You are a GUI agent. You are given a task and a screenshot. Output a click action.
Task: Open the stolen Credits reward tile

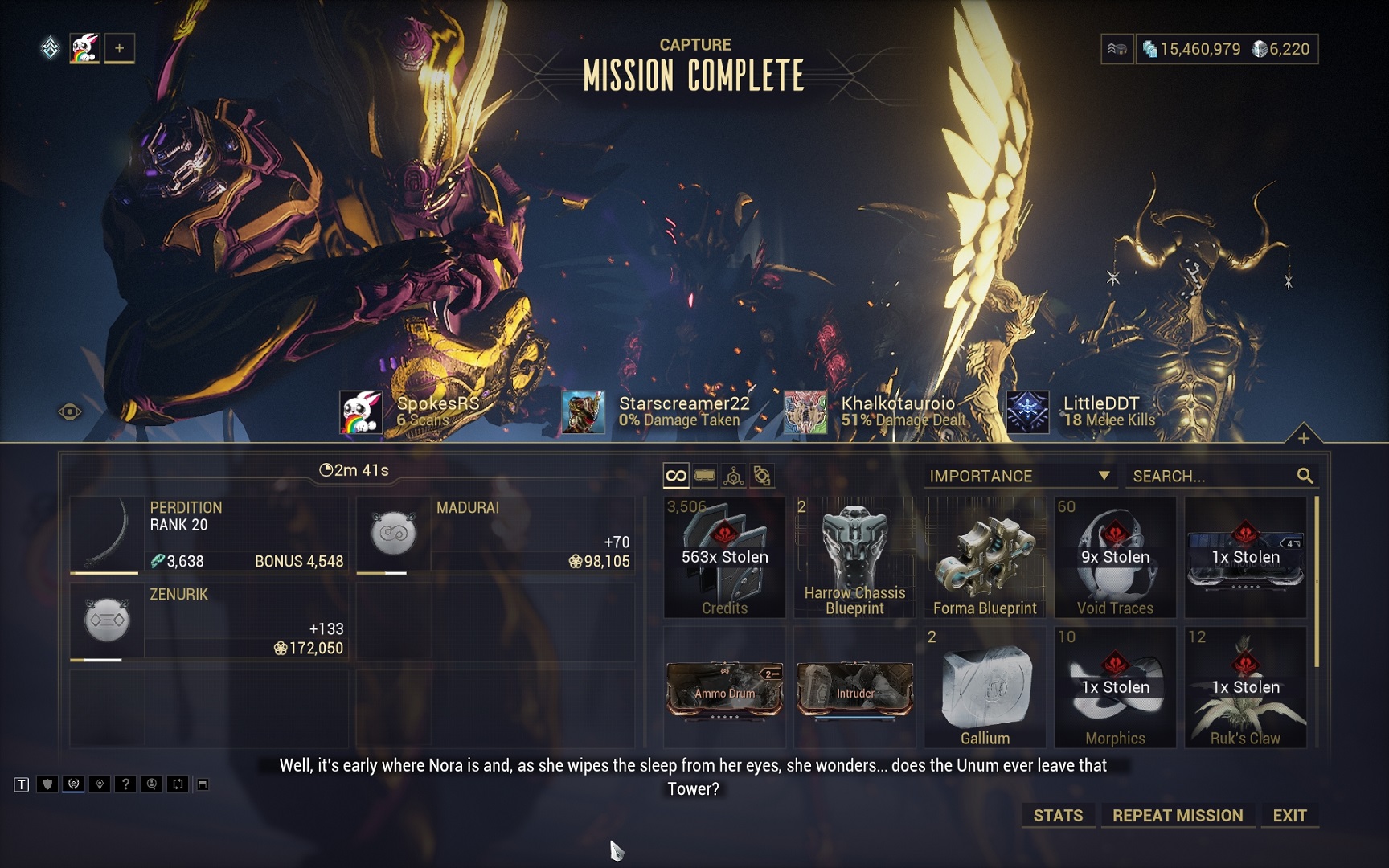[724, 557]
